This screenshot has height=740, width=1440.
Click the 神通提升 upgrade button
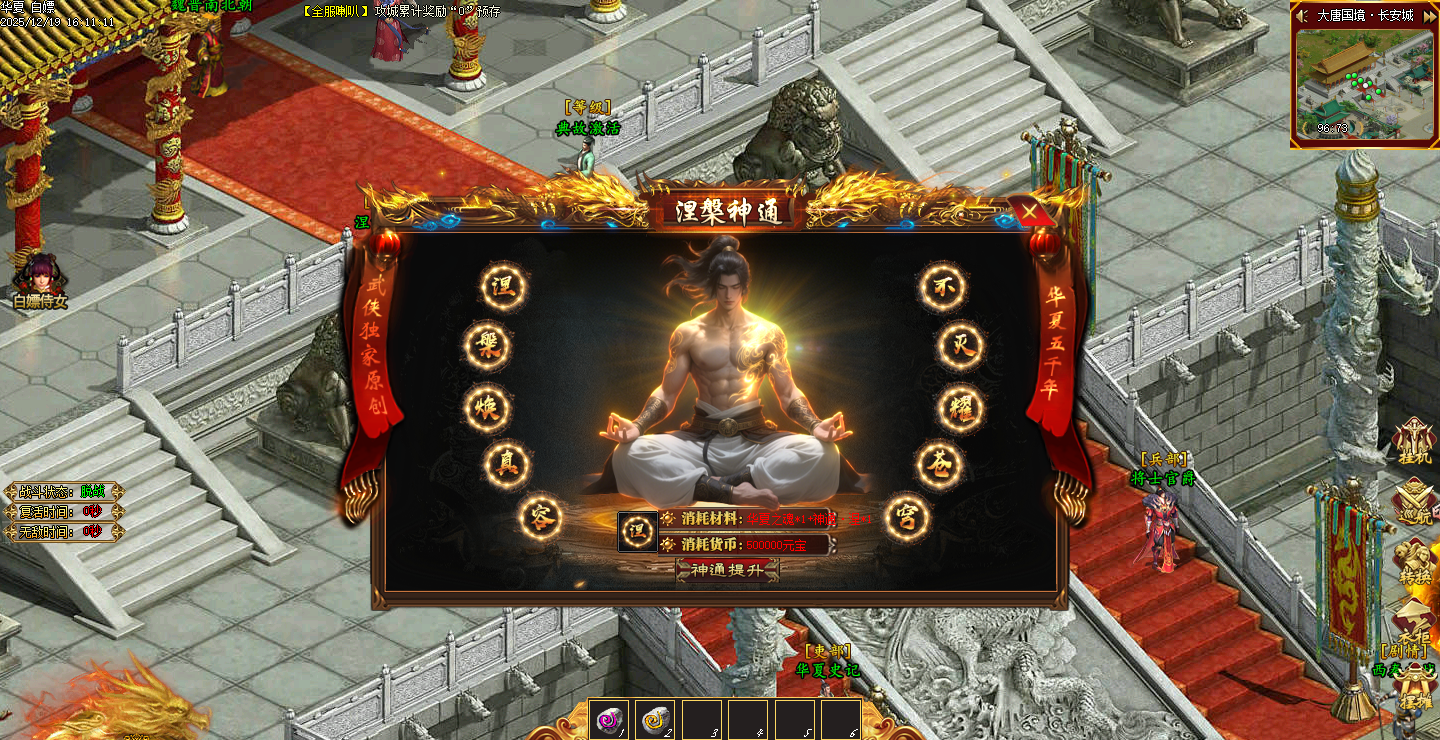point(727,570)
